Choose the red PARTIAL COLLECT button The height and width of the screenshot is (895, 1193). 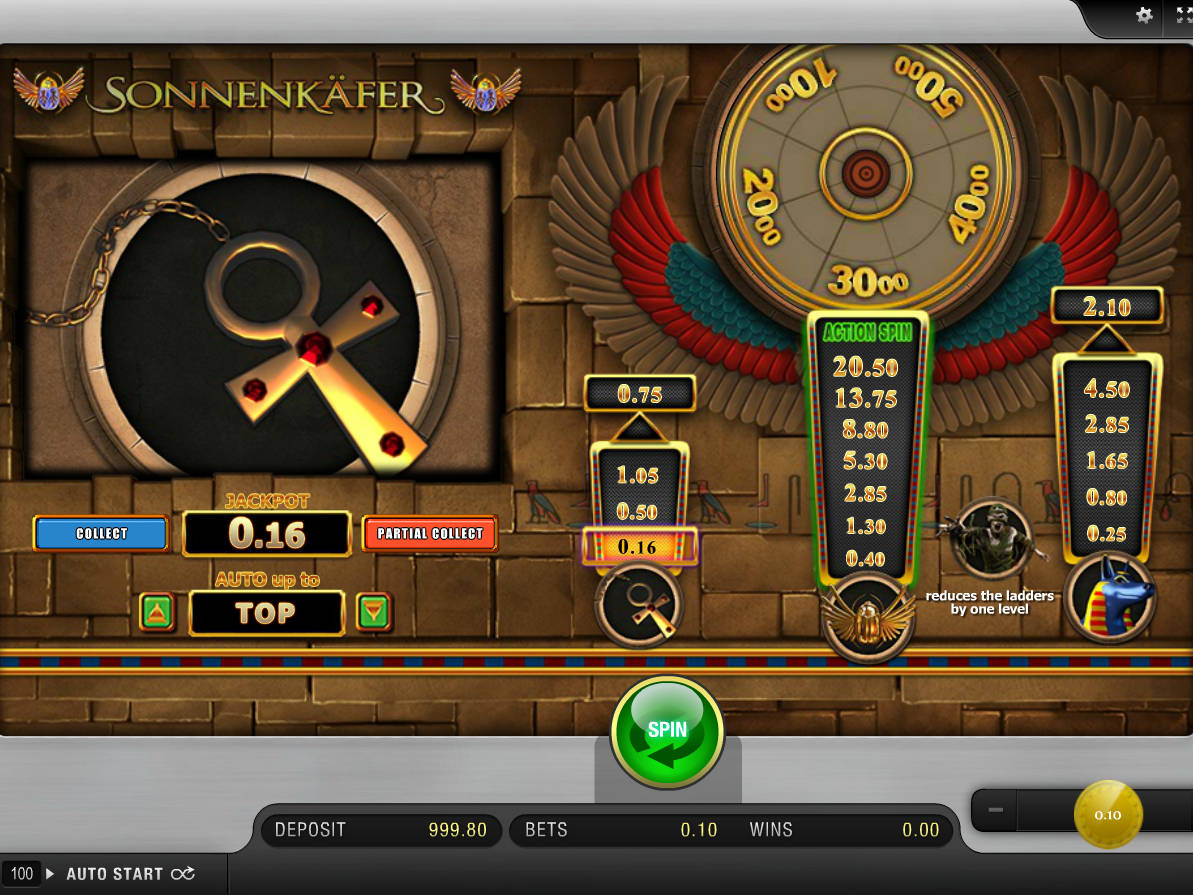click(430, 533)
